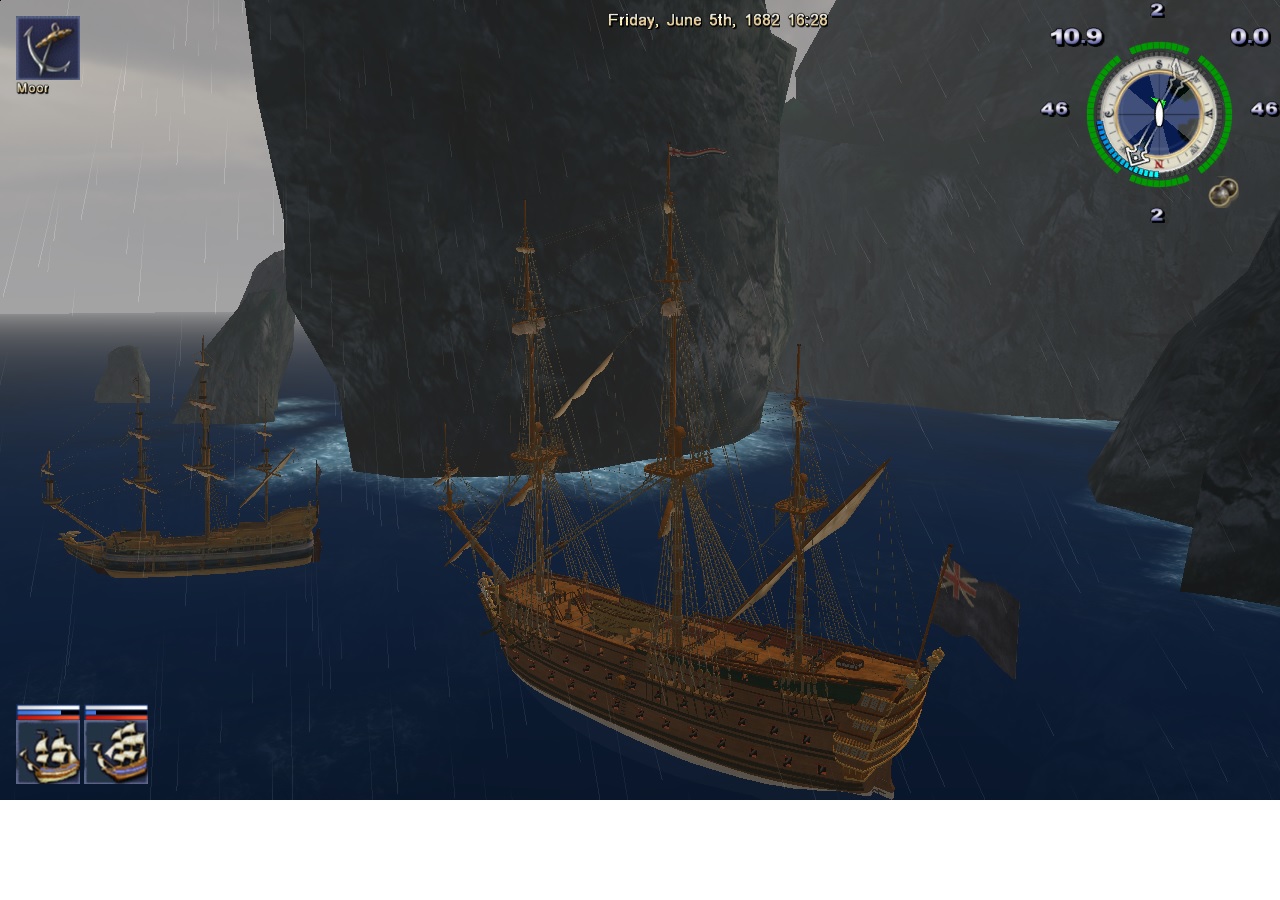Click the compass radar minimap
The height and width of the screenshot is (900, 1280).
click(1158, 113)
